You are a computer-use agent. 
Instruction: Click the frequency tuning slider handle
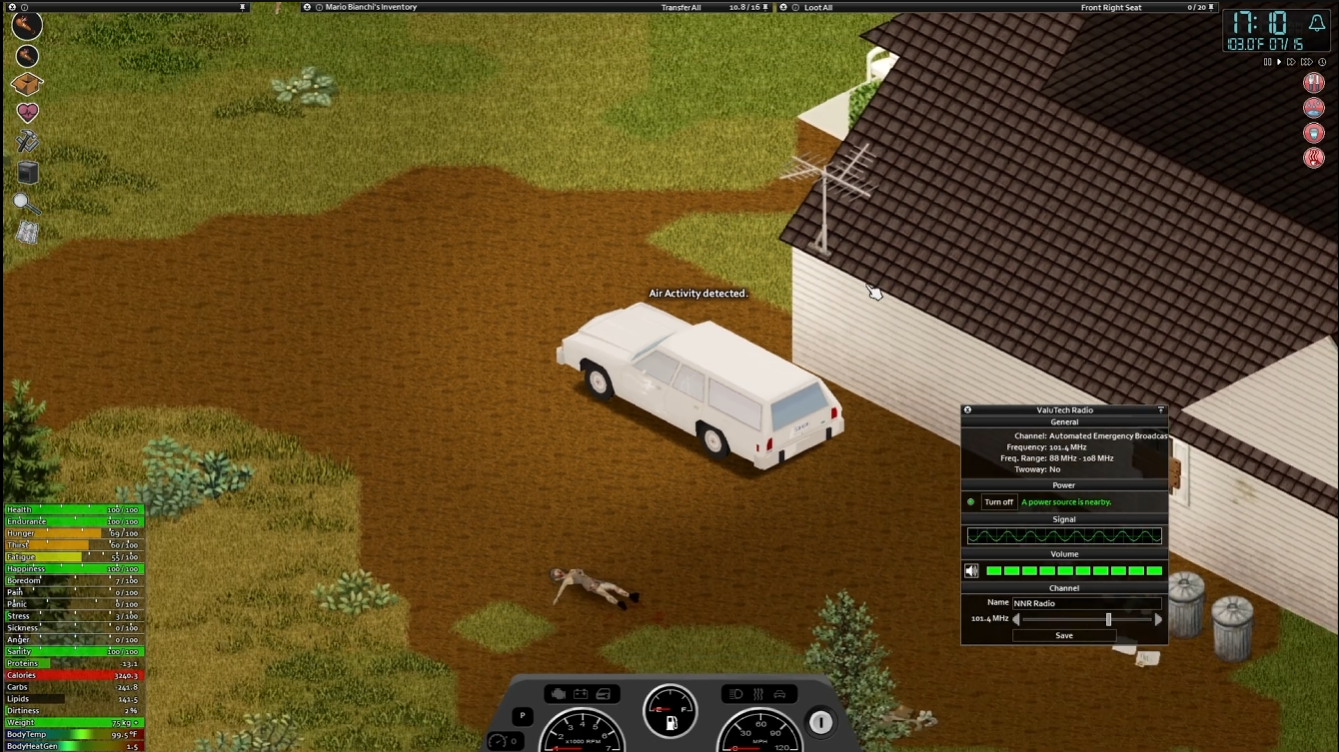point(1108,619)
